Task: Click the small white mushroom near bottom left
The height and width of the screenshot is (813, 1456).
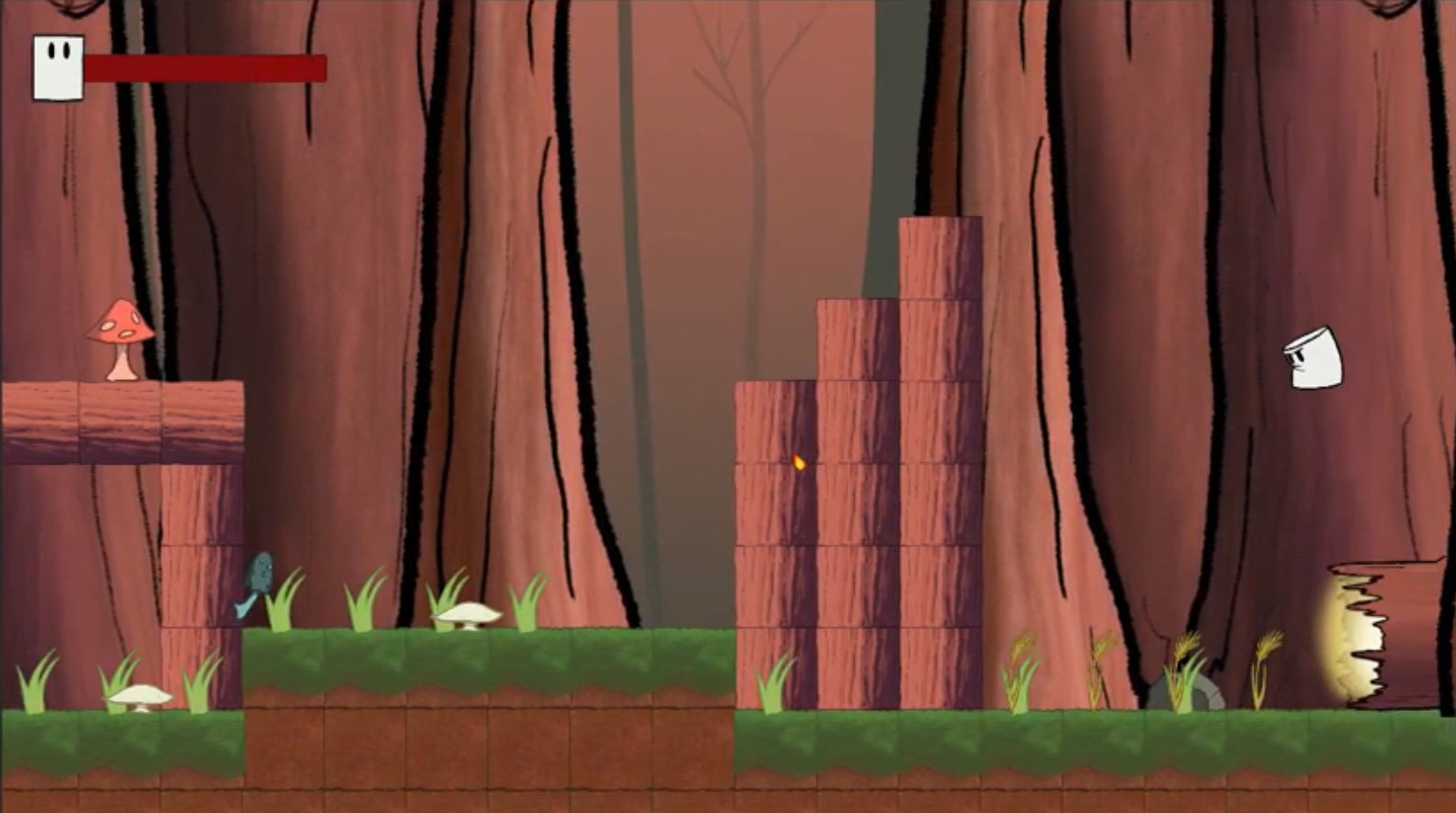Action: point(137,698)
